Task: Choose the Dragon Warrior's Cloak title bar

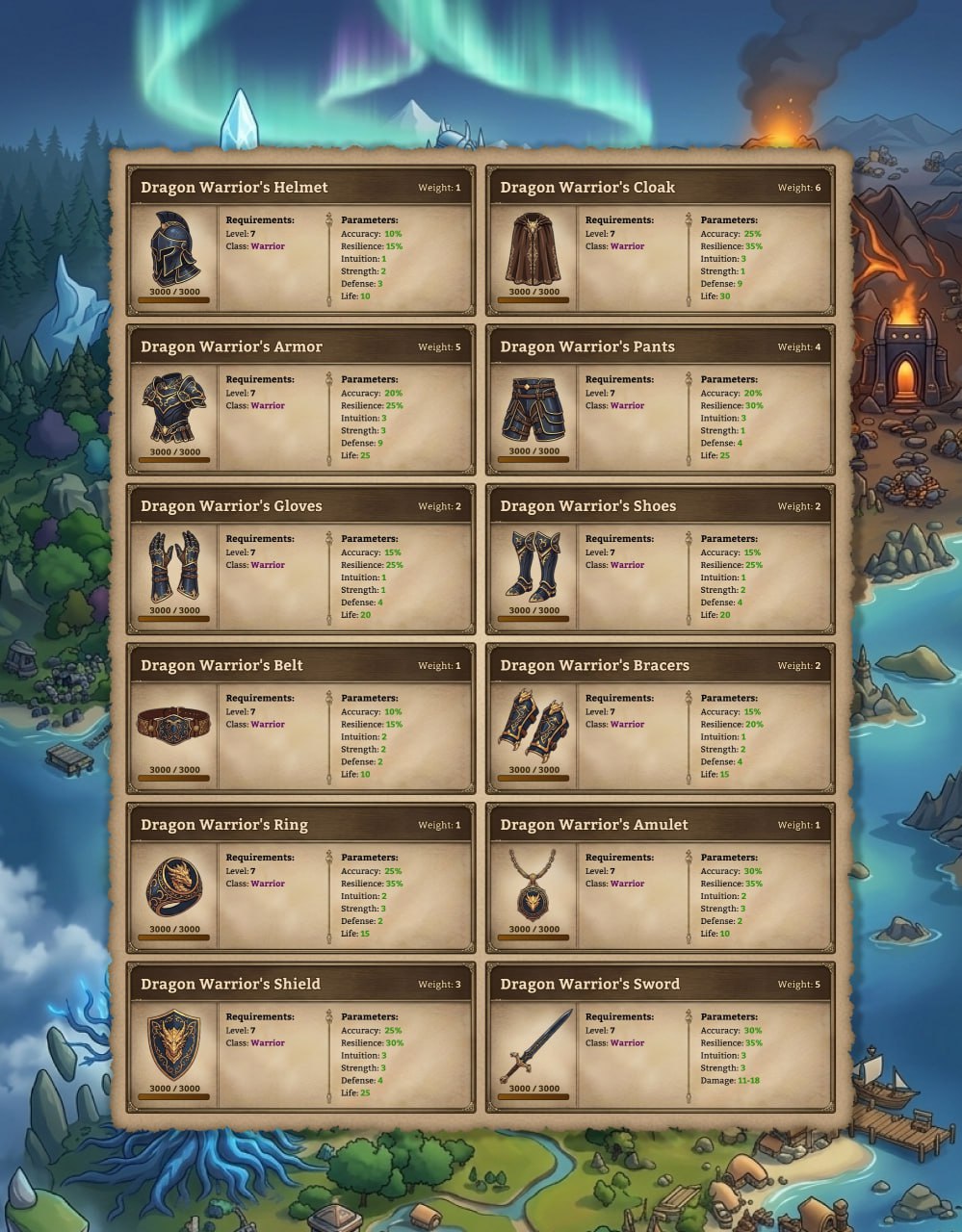Action: (660, 188)
